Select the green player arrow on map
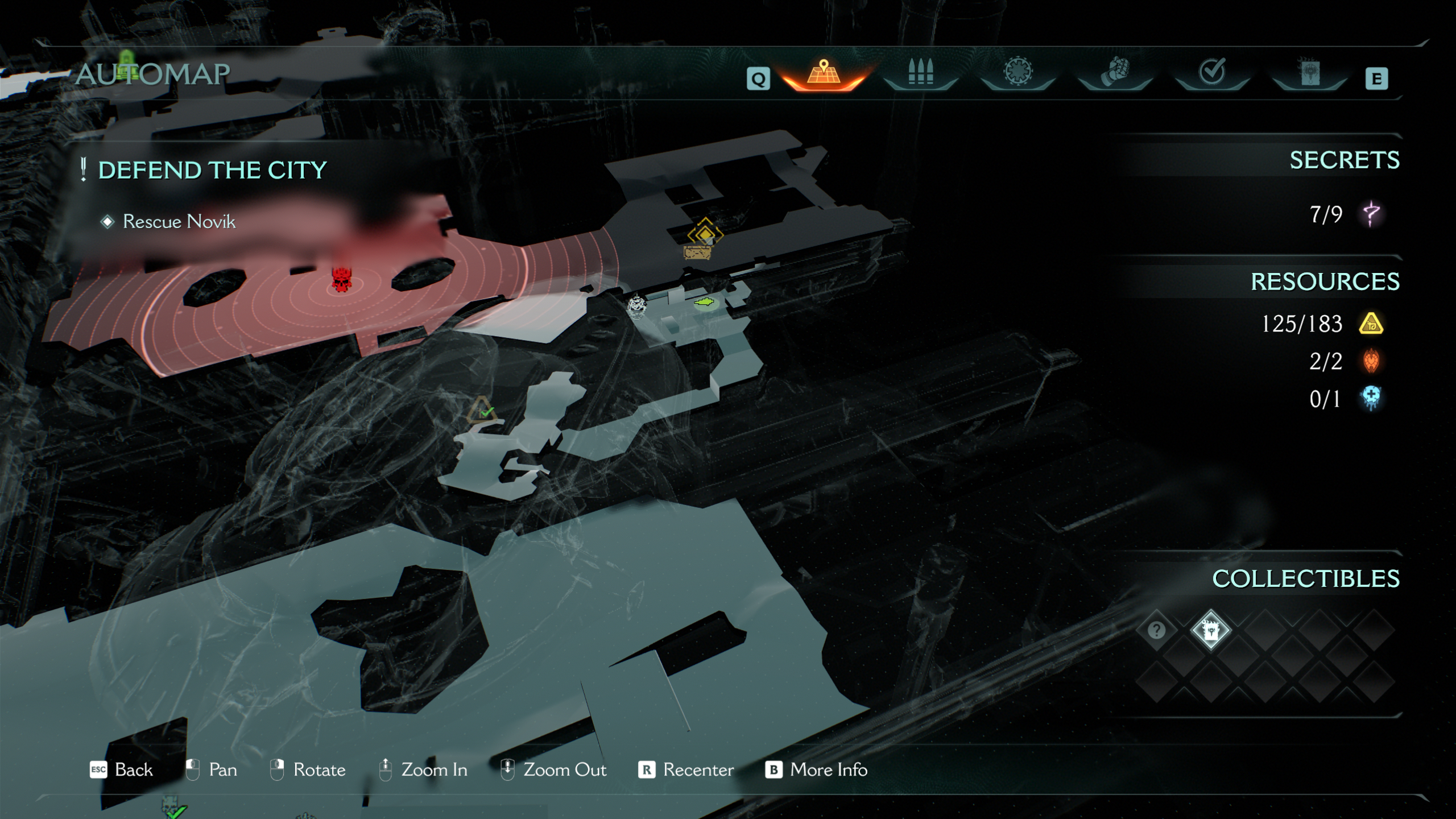Screen dimensions: 1456x819 (704, 303)
